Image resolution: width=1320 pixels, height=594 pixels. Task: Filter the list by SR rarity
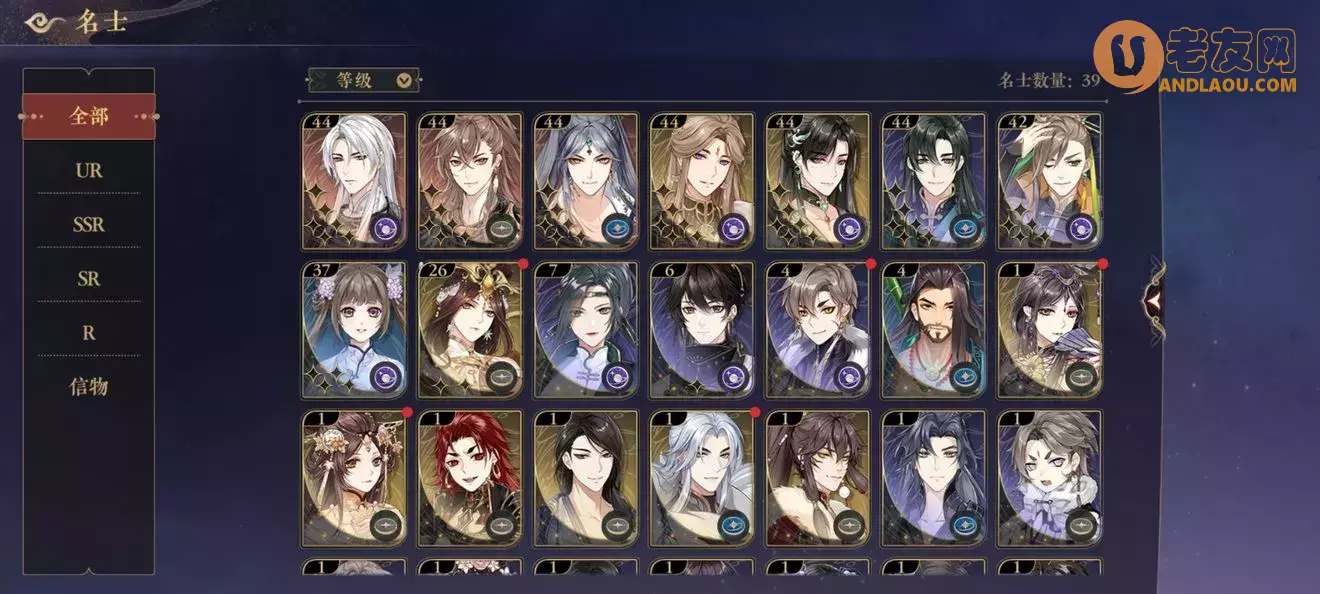click(x=89, y=278)
